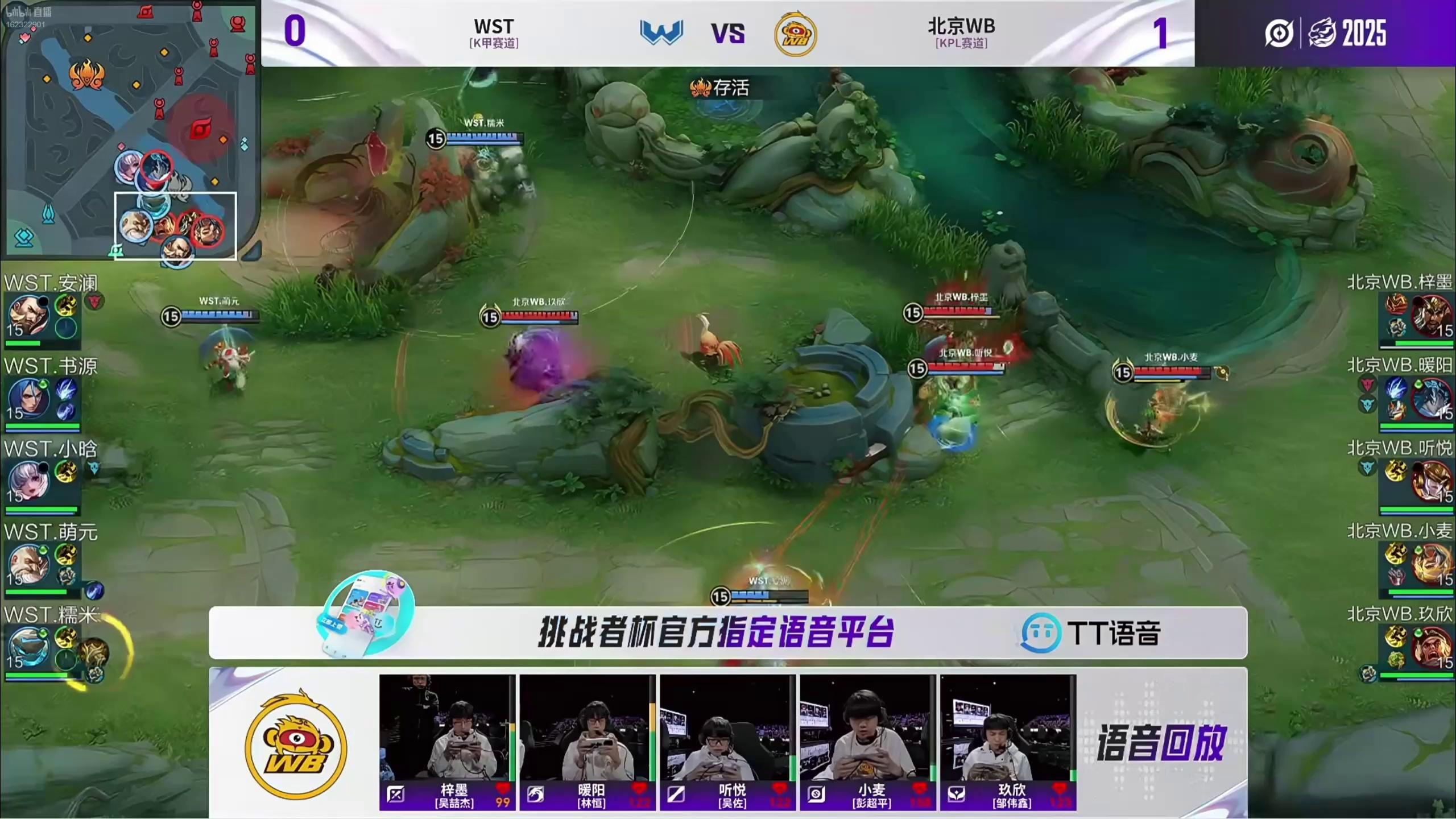The width and height of the screenshot is (1456, 819).
Task: Click the bilibili 直播 logo overlay
Action: (28, 13)
